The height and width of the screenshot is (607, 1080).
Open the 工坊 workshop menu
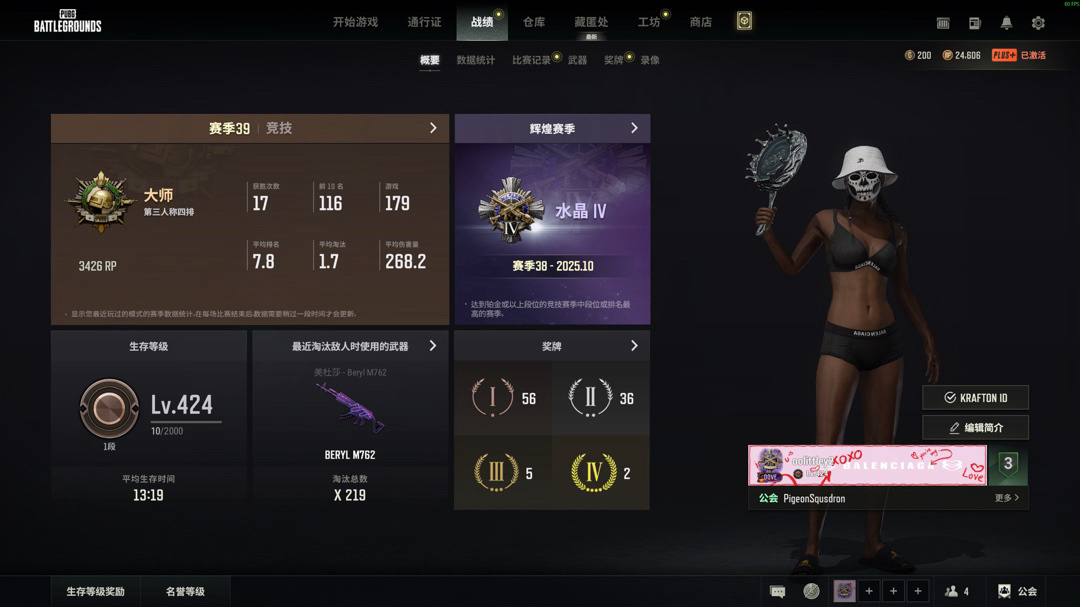[x=649, y=22]
